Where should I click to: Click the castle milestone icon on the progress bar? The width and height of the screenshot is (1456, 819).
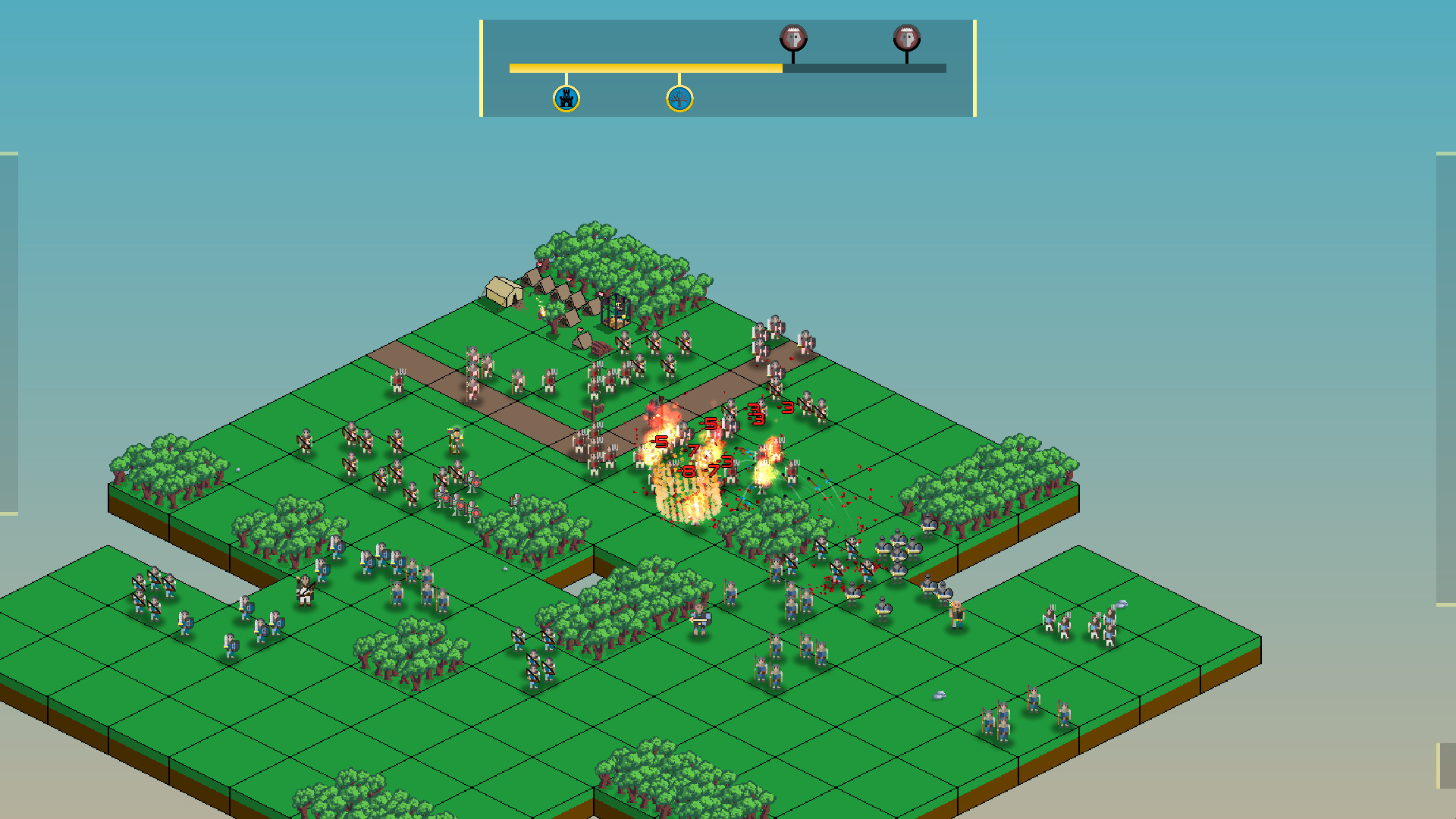tap(566, 97)
